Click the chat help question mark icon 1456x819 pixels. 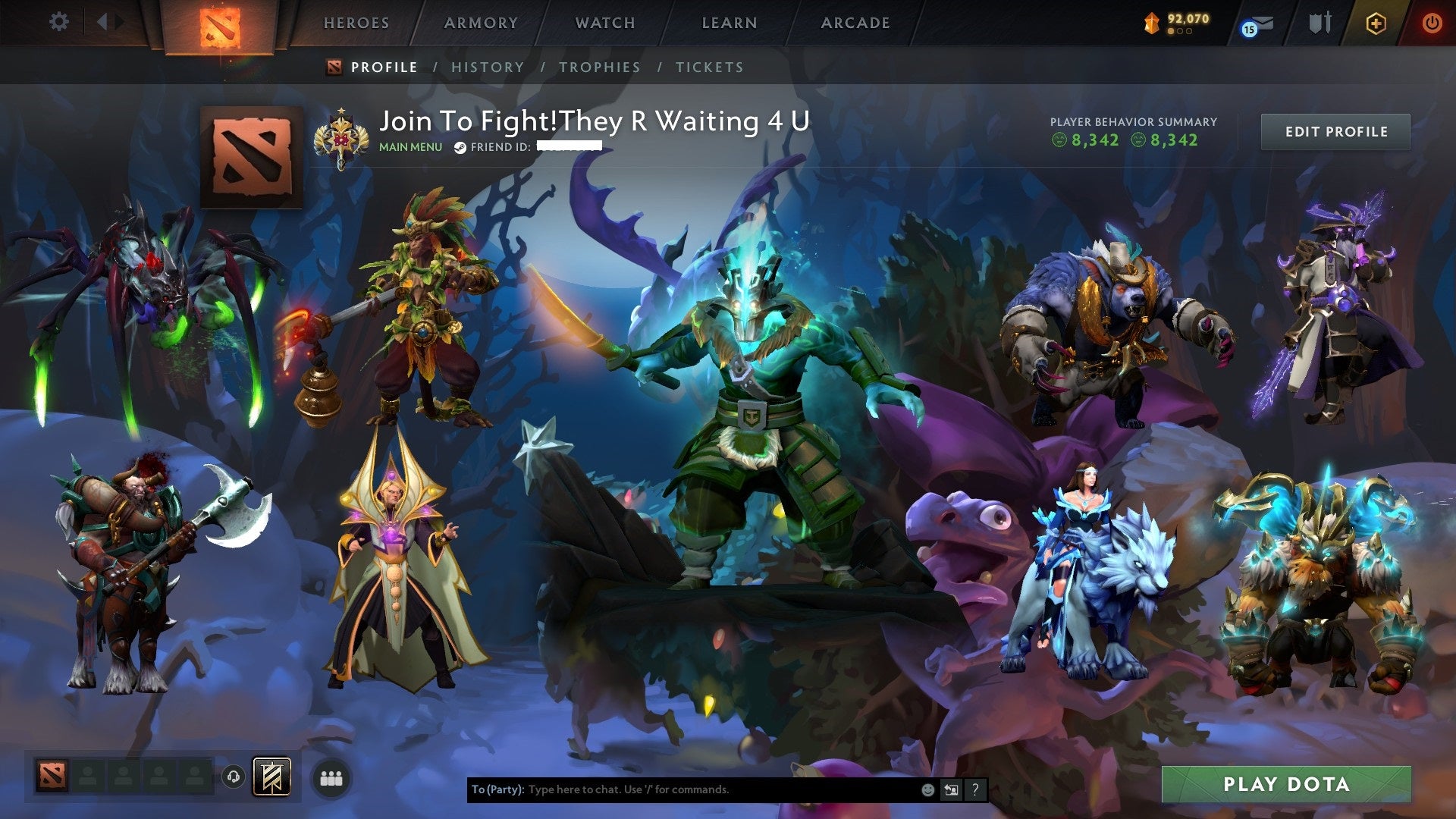(974, 789)
